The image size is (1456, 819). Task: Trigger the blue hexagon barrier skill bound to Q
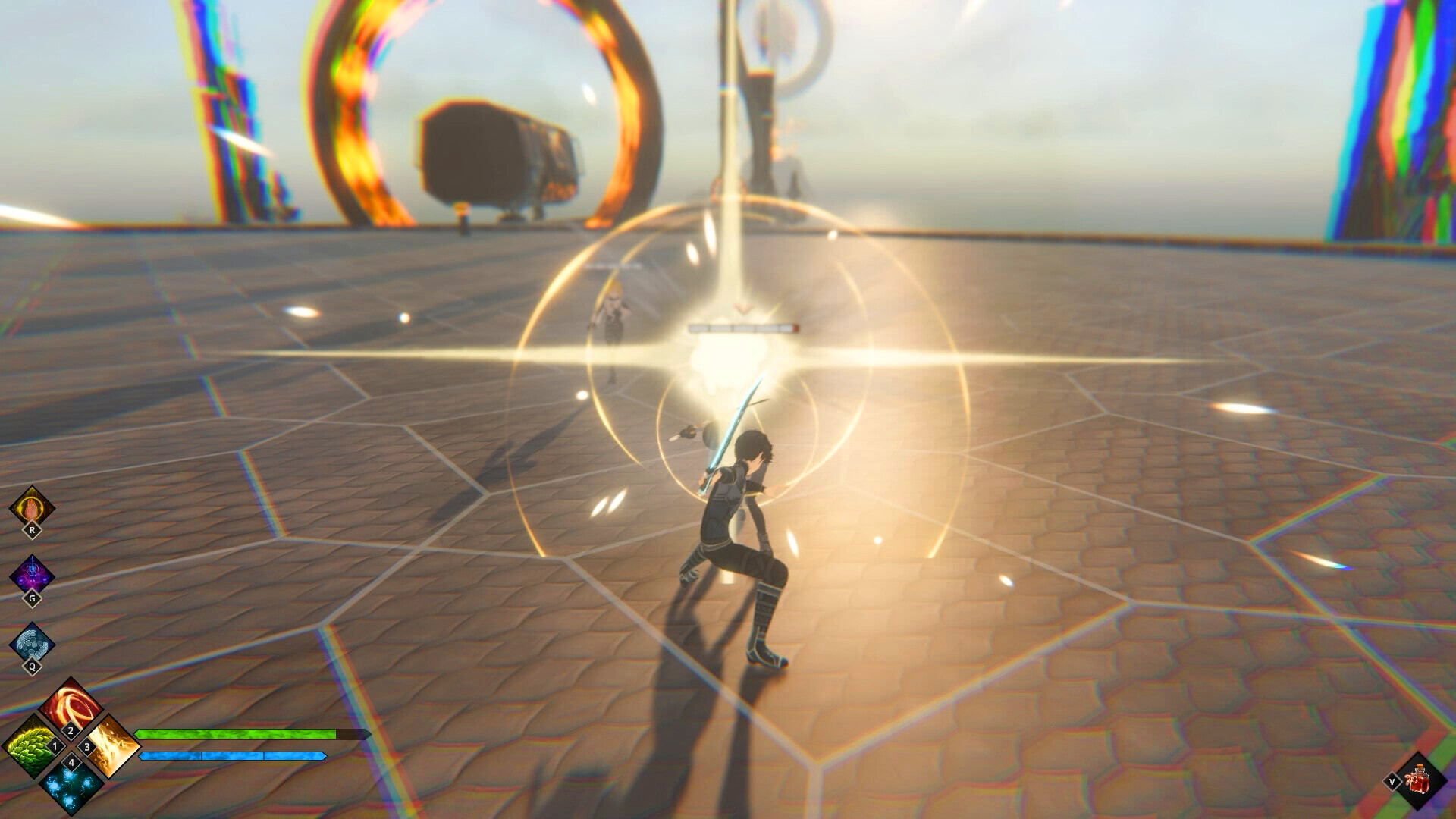tap(31, 642)
